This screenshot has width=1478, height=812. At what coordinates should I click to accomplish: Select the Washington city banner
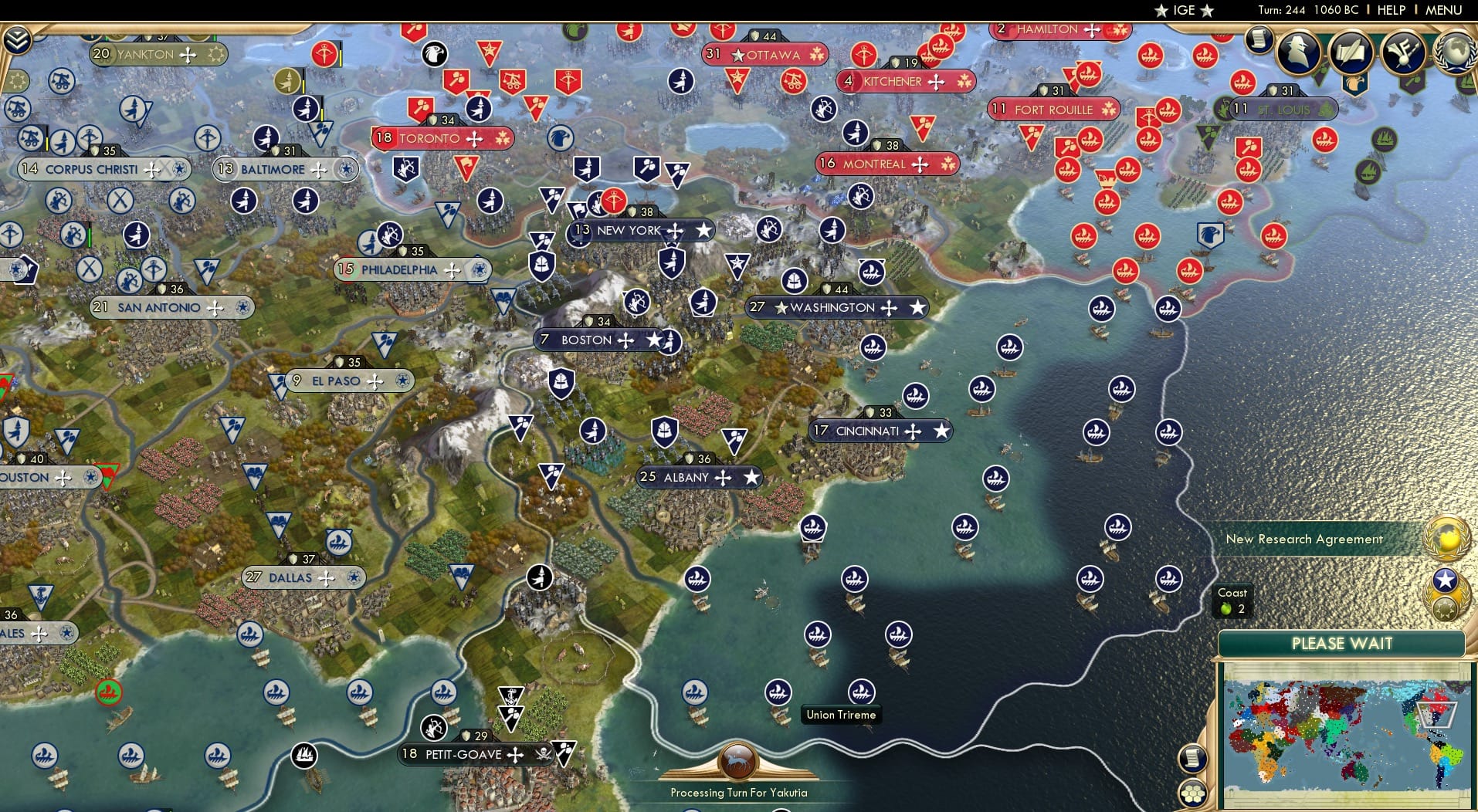pos(835,307)
